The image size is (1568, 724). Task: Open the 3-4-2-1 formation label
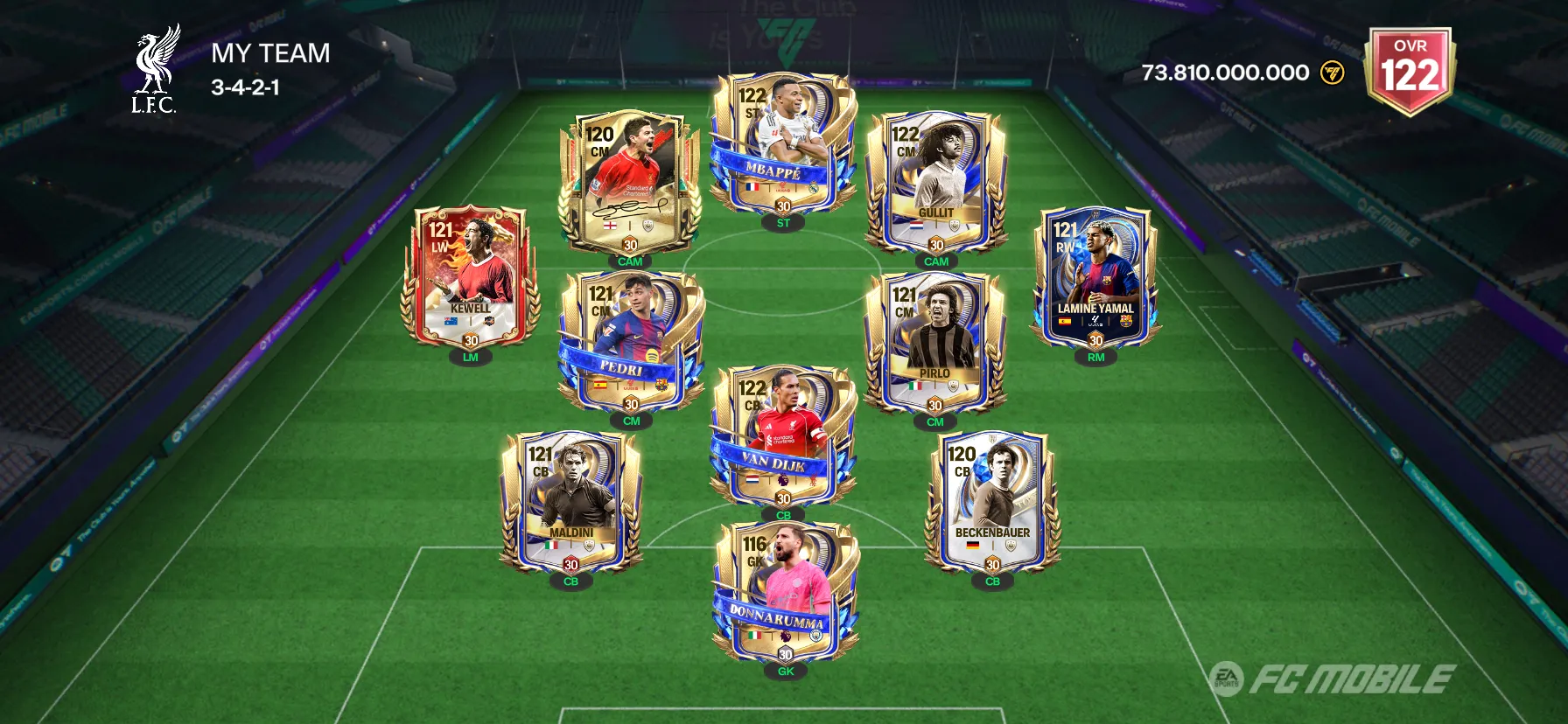coord(245,87)
